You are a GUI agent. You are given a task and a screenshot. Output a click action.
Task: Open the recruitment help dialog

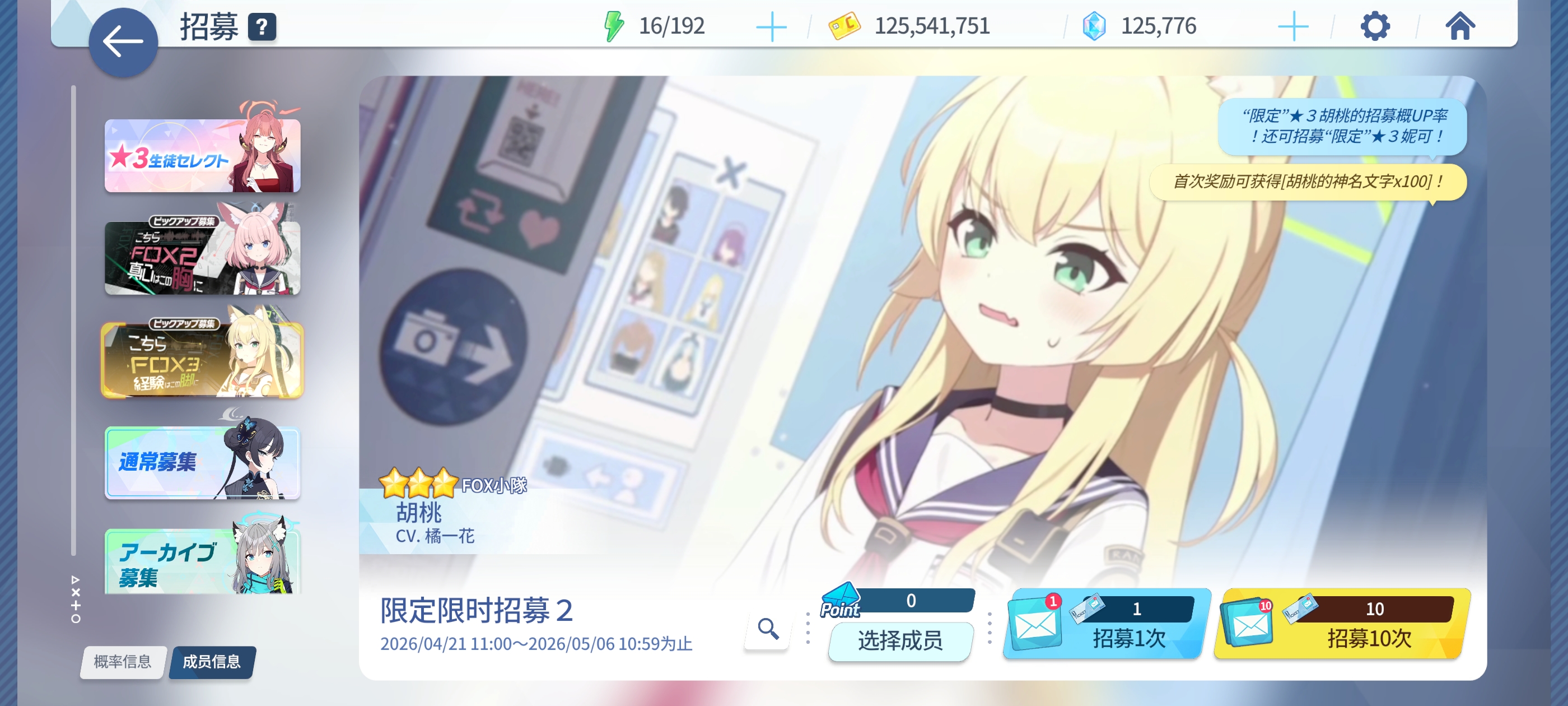pyautogui.click(x=262, y=27)
